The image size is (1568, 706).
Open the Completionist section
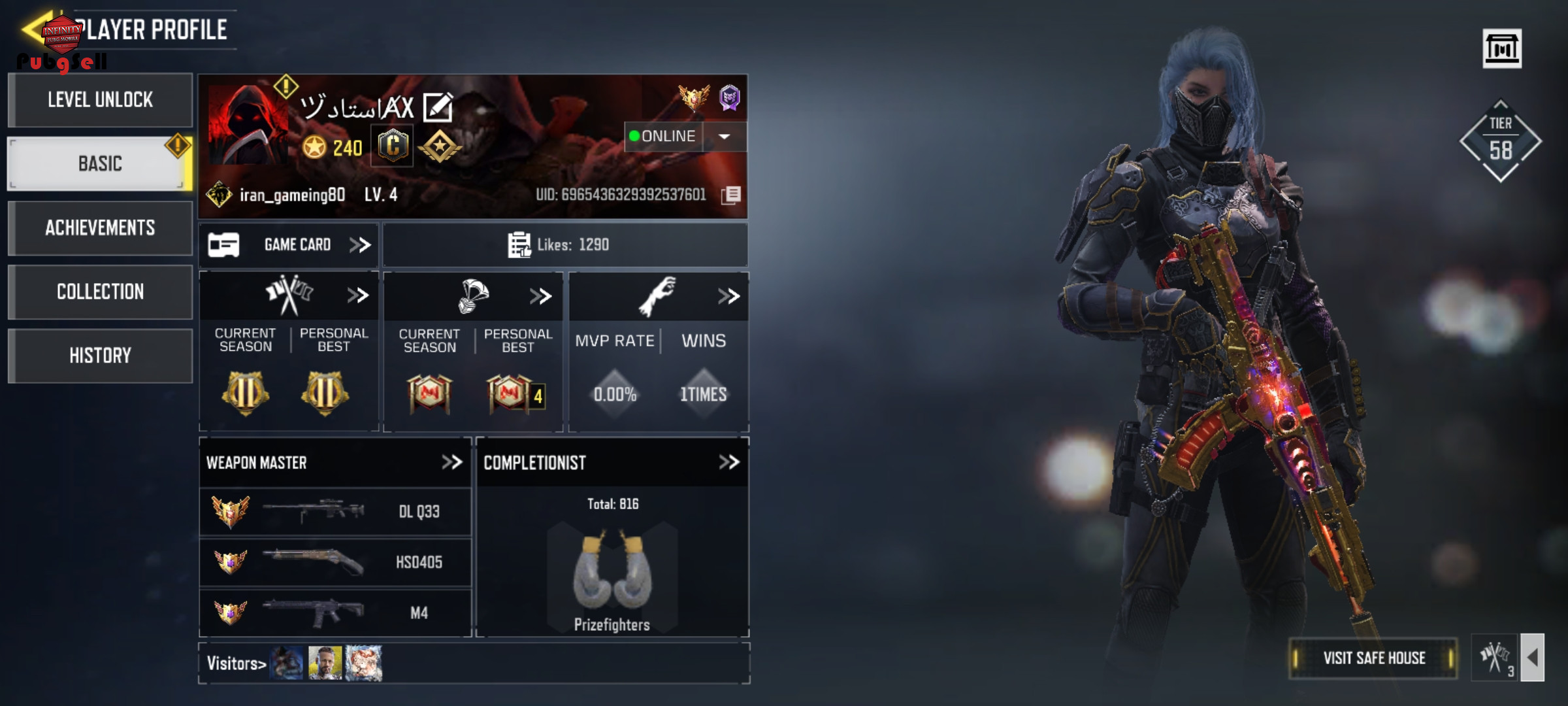[728, 463]
